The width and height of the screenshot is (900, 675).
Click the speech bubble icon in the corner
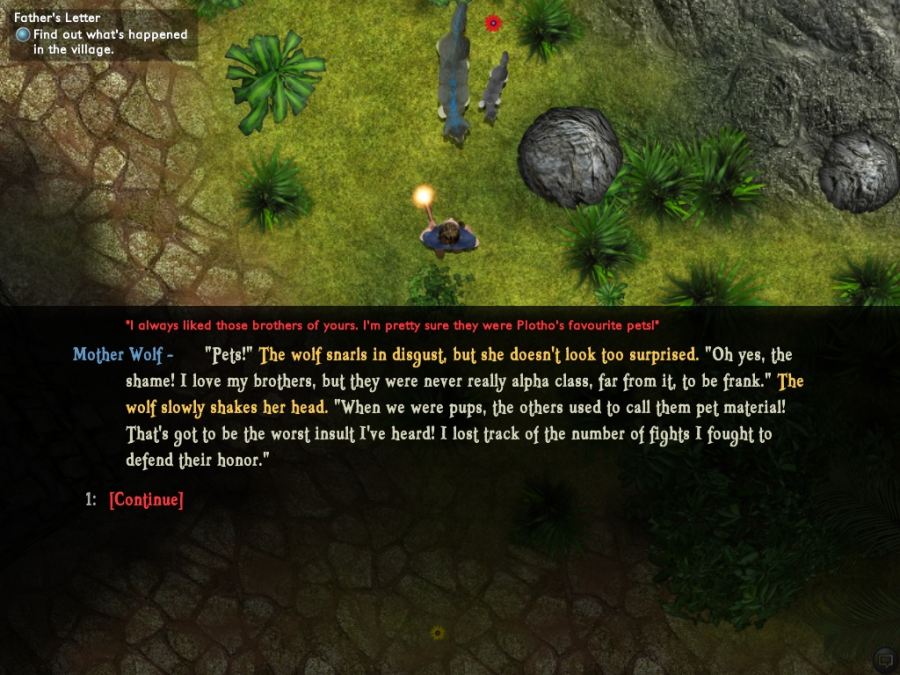[x=883, y=658]
